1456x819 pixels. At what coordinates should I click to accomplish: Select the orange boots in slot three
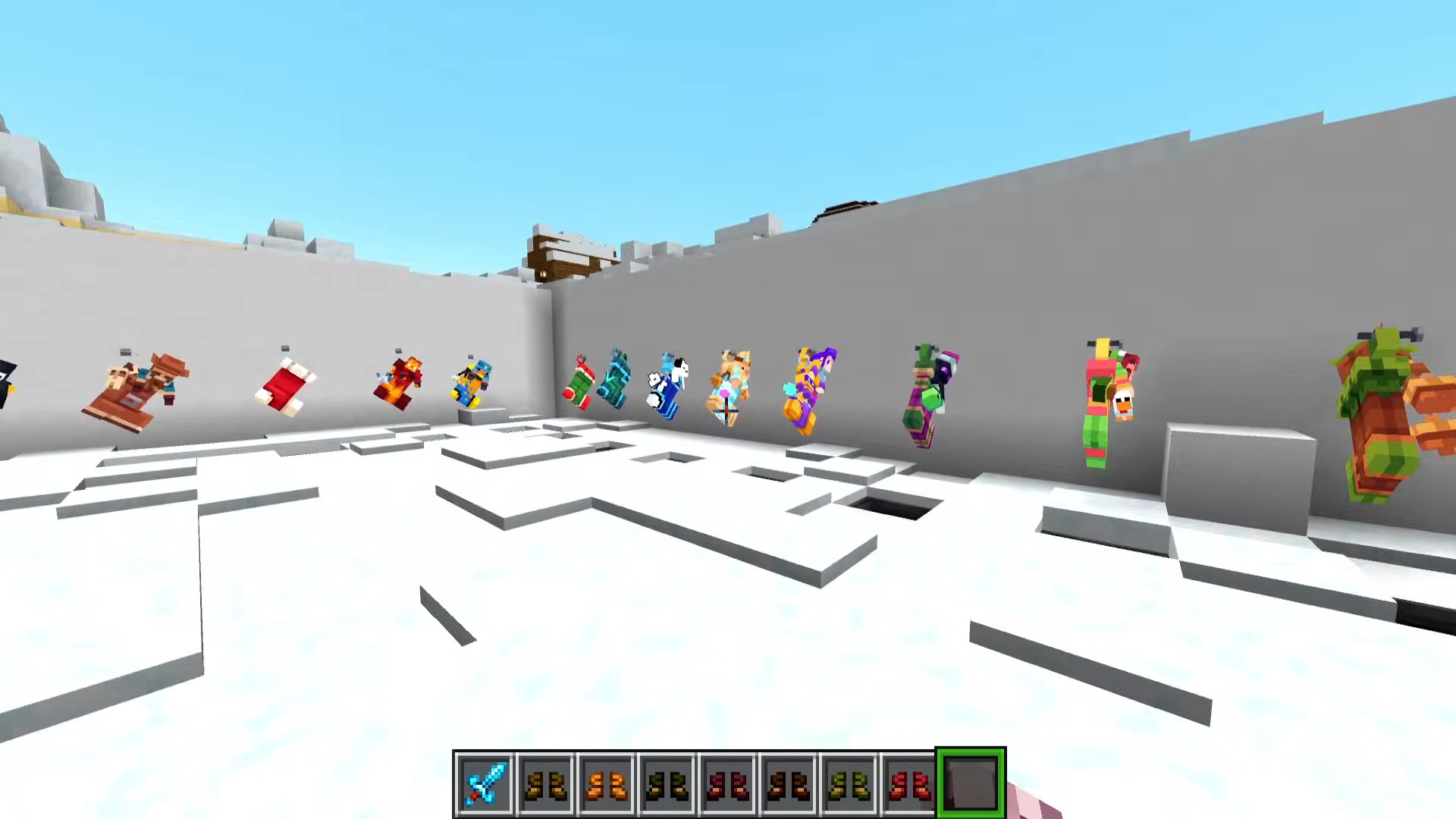point(607,782)
